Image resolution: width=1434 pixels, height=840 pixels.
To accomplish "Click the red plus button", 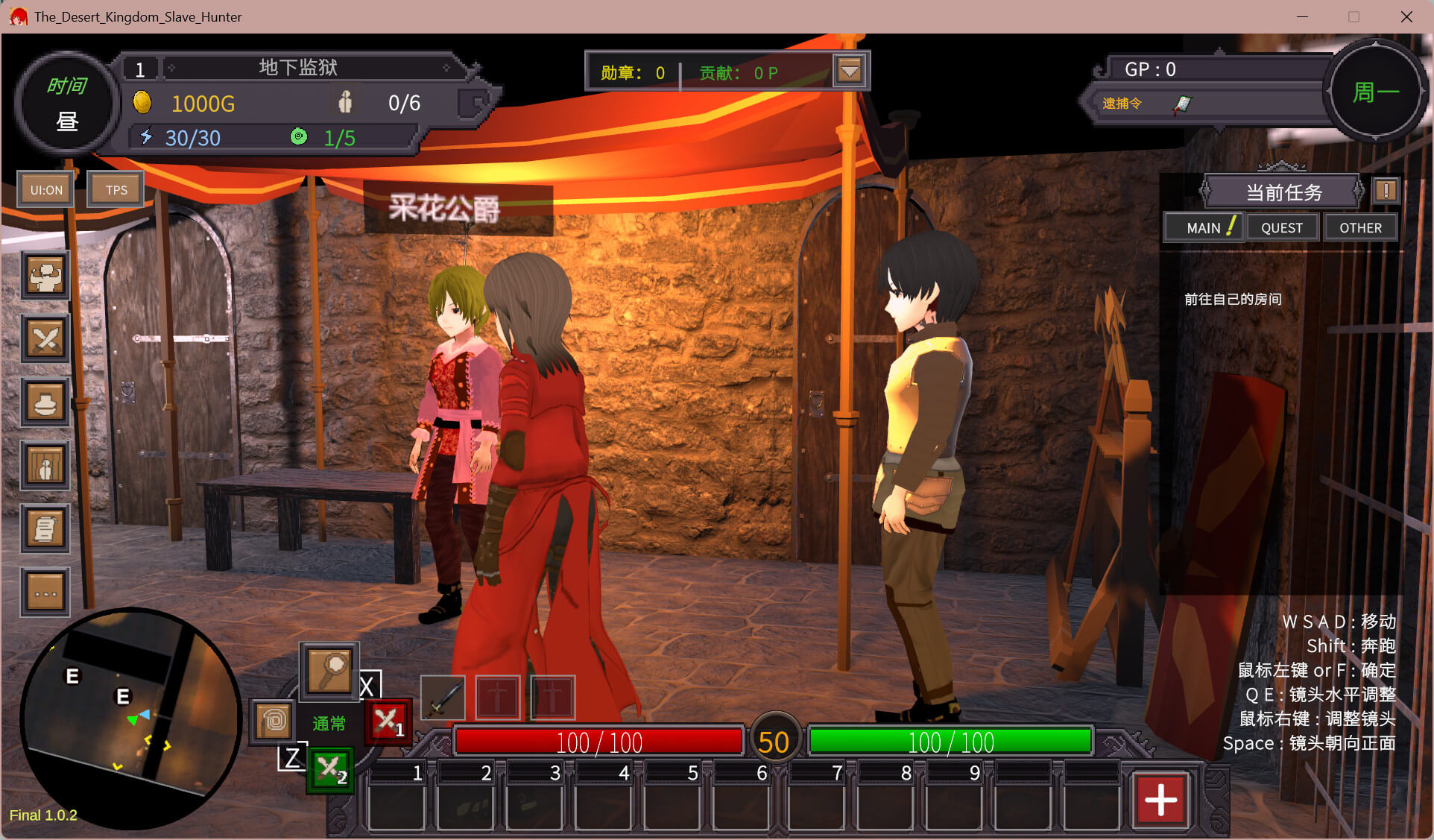I will coord(1160,800).
